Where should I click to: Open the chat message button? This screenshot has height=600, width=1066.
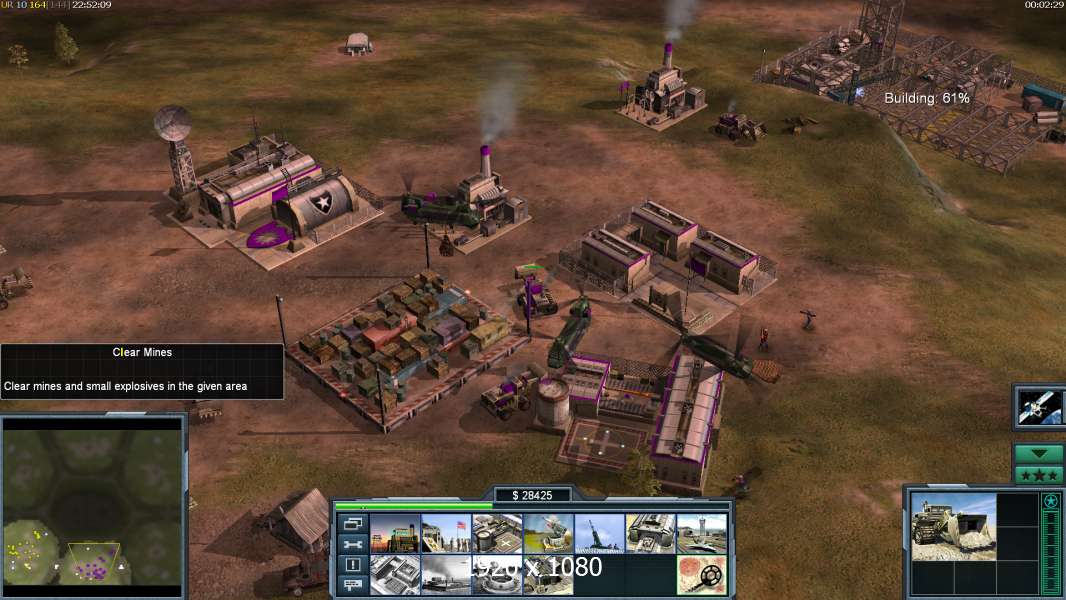pos(352,585)
